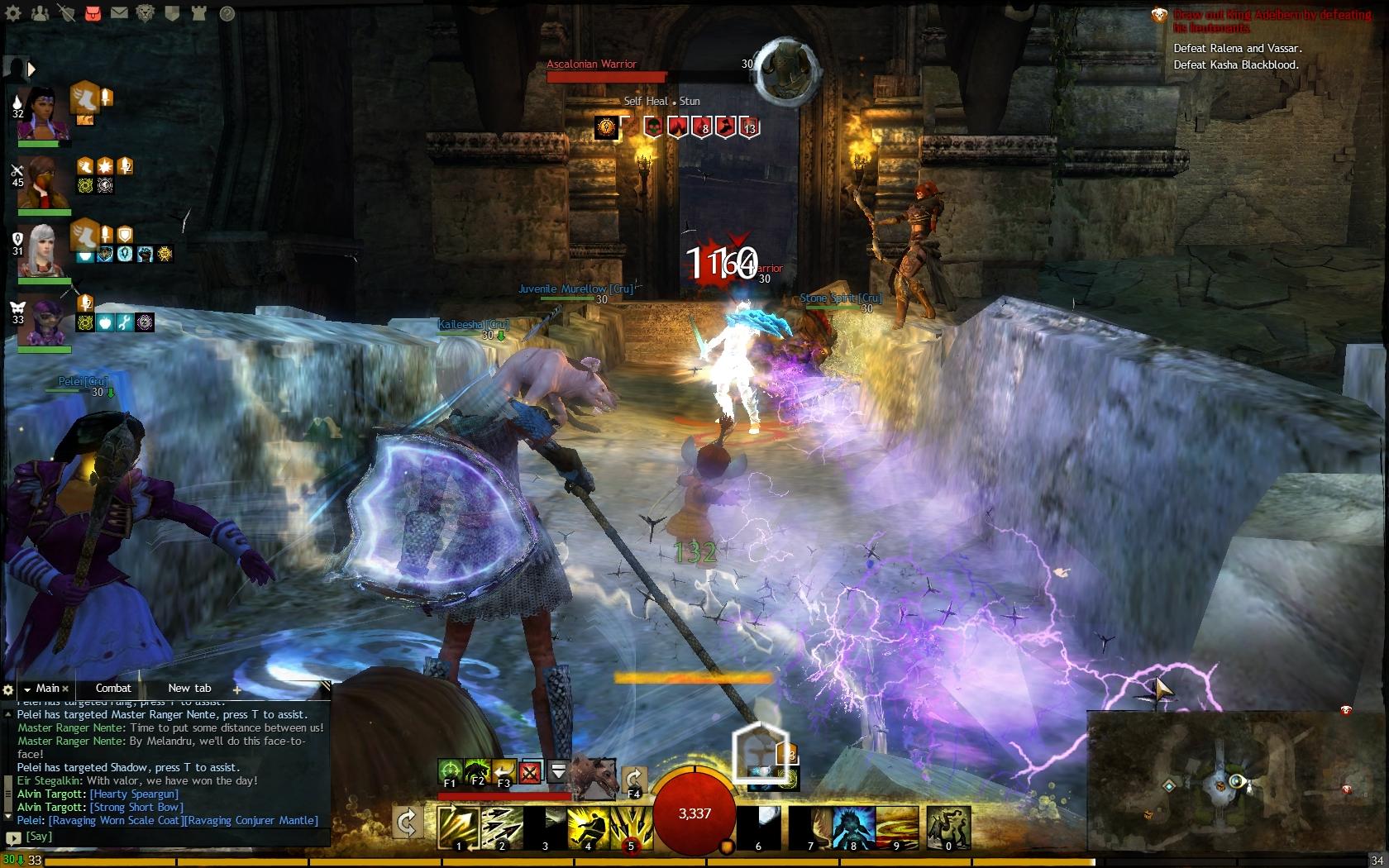Close the Main chat tab
The image size is (1389, 868).
pyautogui.click(x=65, y=689)
